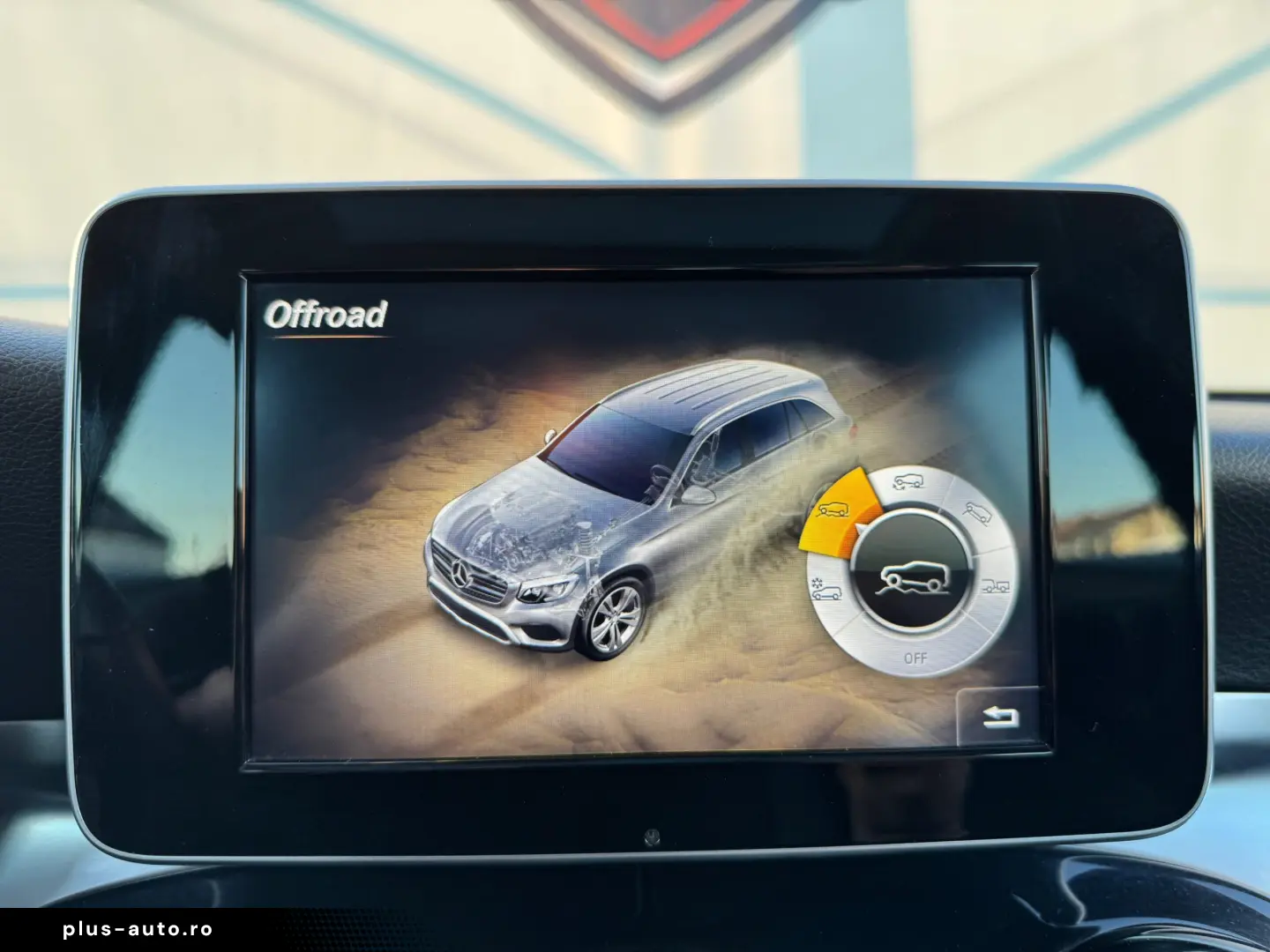Expand the incline mode wedge on the right
1270x952 pixels.
click(x=979, y=513)
